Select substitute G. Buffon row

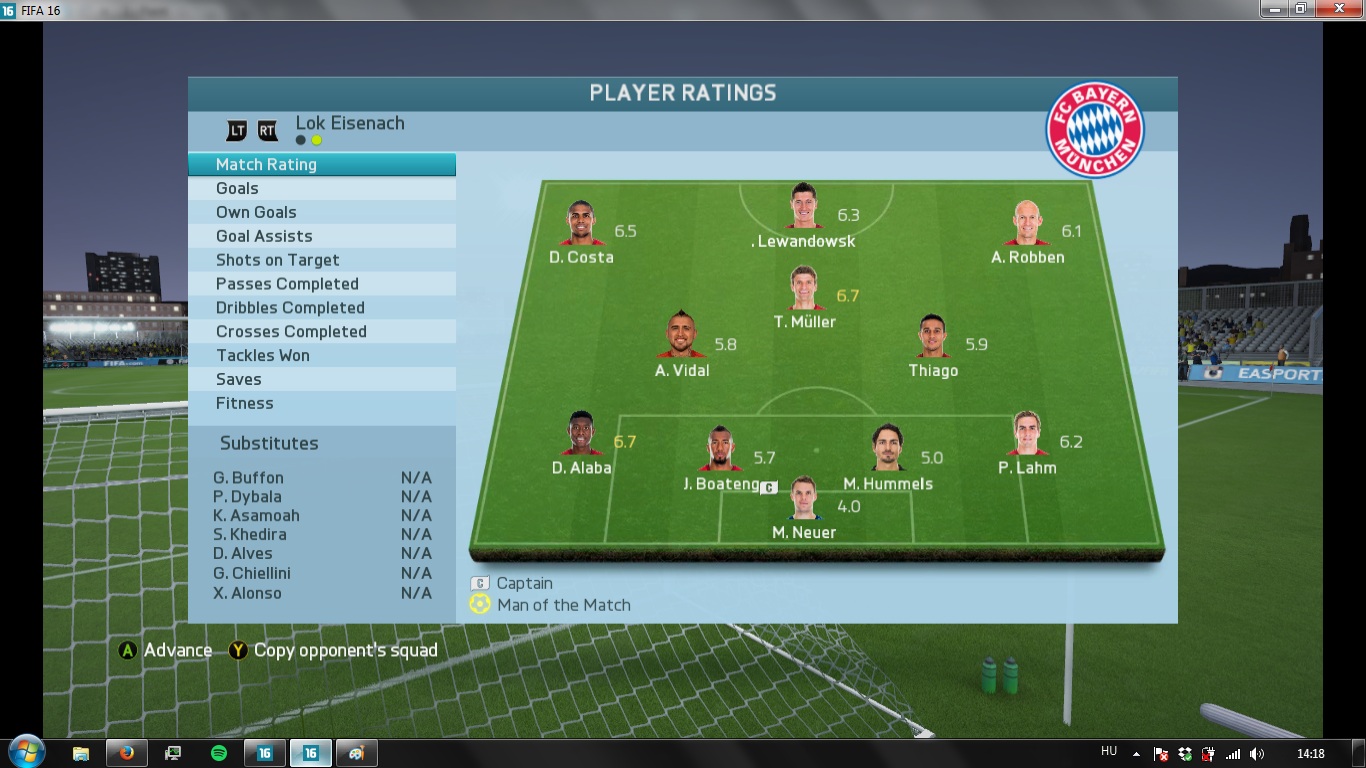[321, 478]
